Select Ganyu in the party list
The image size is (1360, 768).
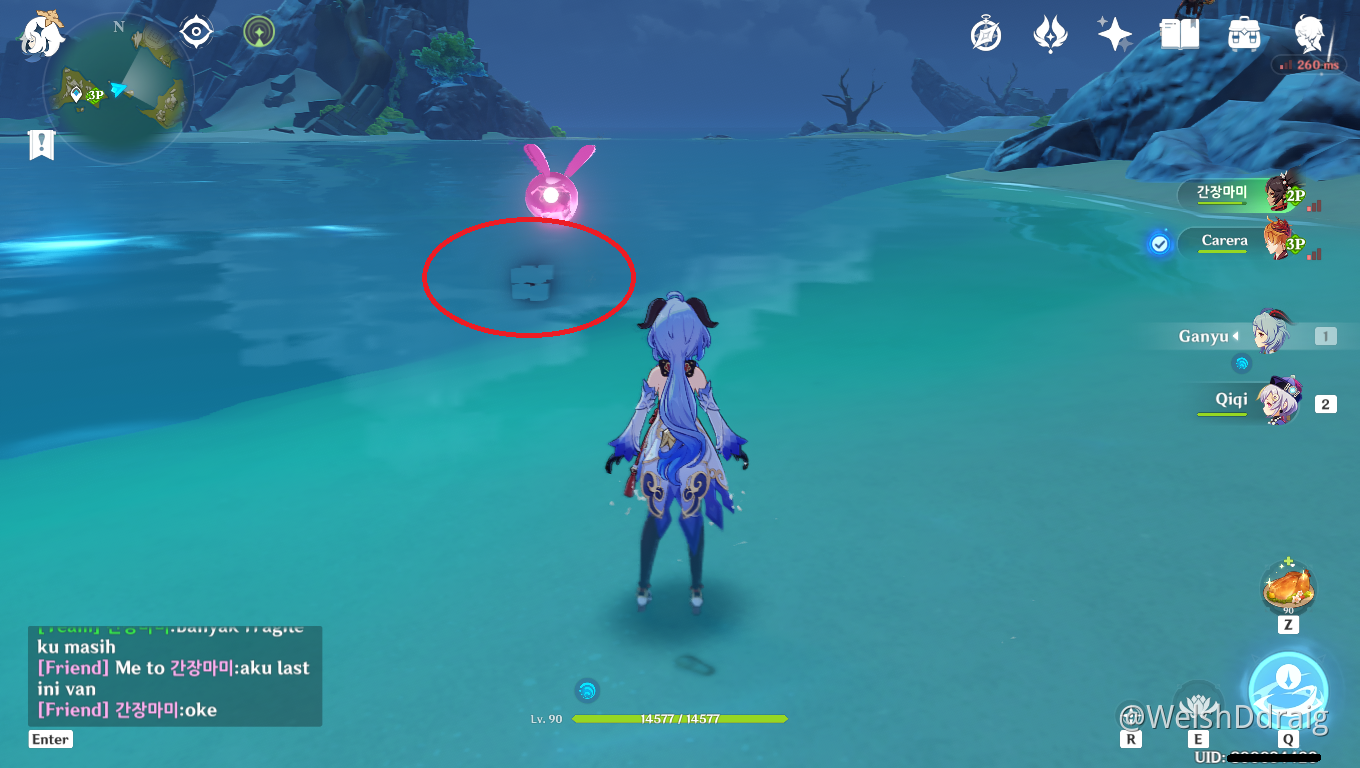tap(1258, 337)
